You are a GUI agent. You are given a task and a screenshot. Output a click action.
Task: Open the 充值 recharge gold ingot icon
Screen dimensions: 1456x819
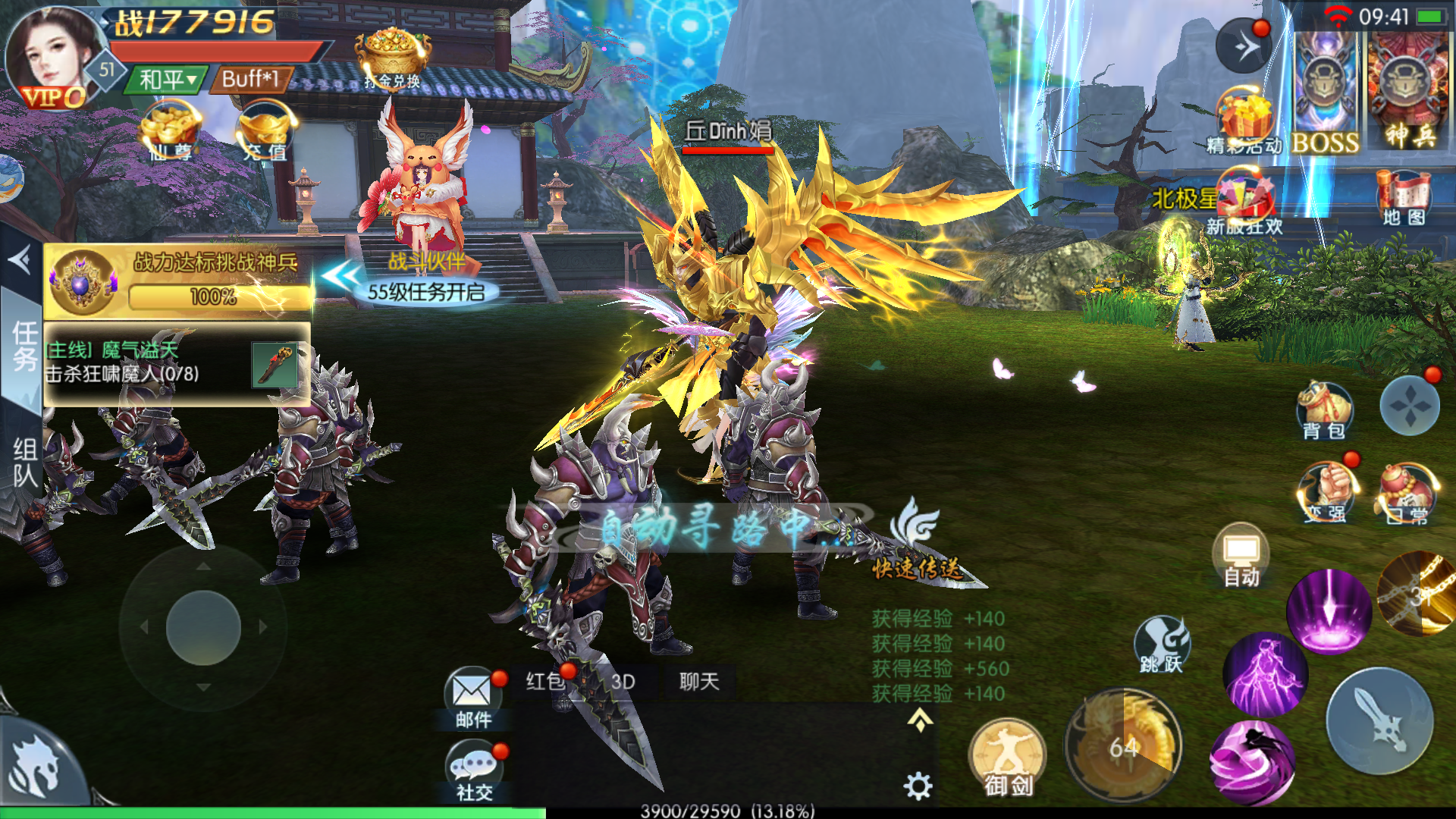[x=265, y=133]
